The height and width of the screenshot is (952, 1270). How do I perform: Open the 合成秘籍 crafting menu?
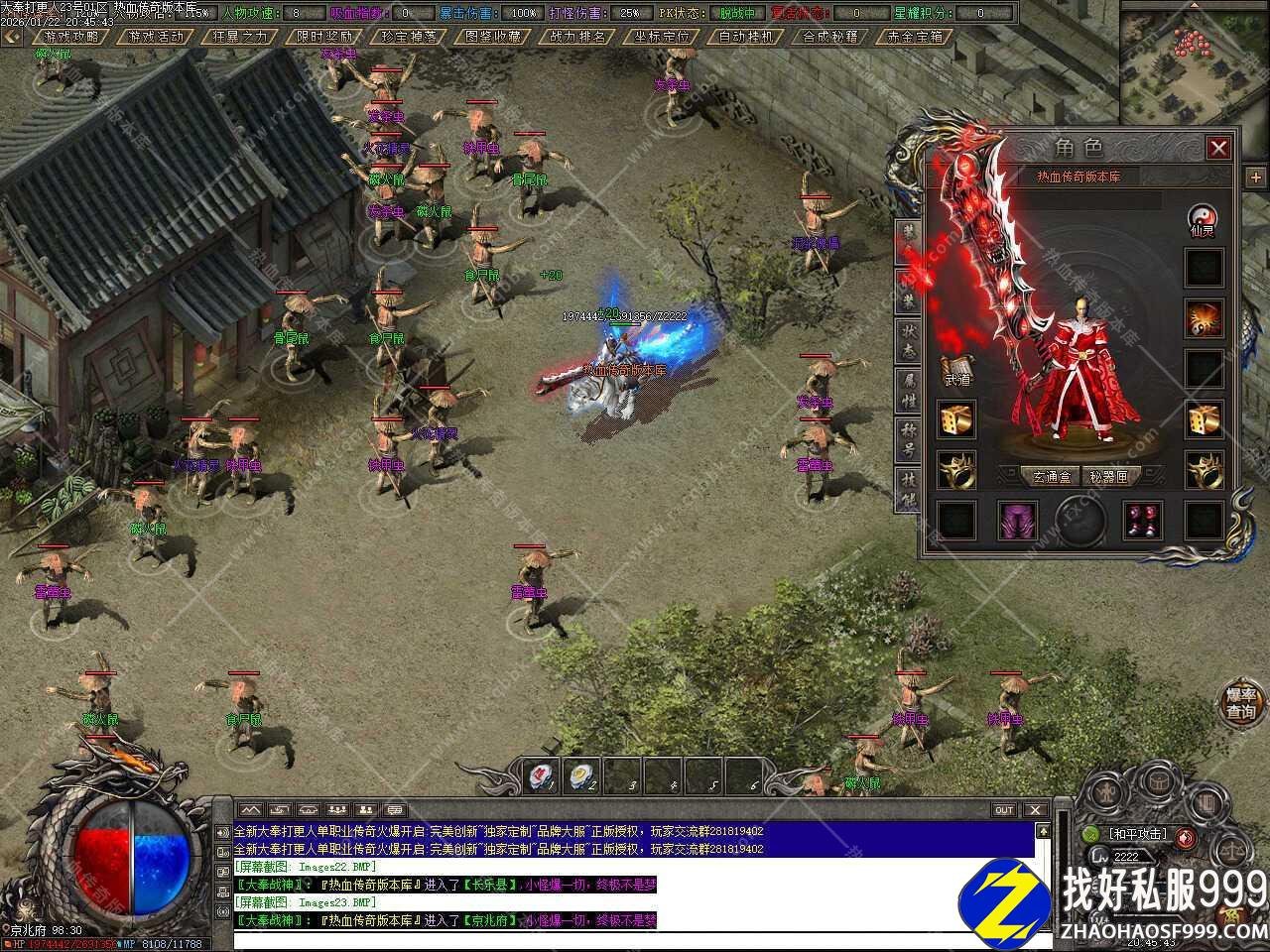[830, 37]
